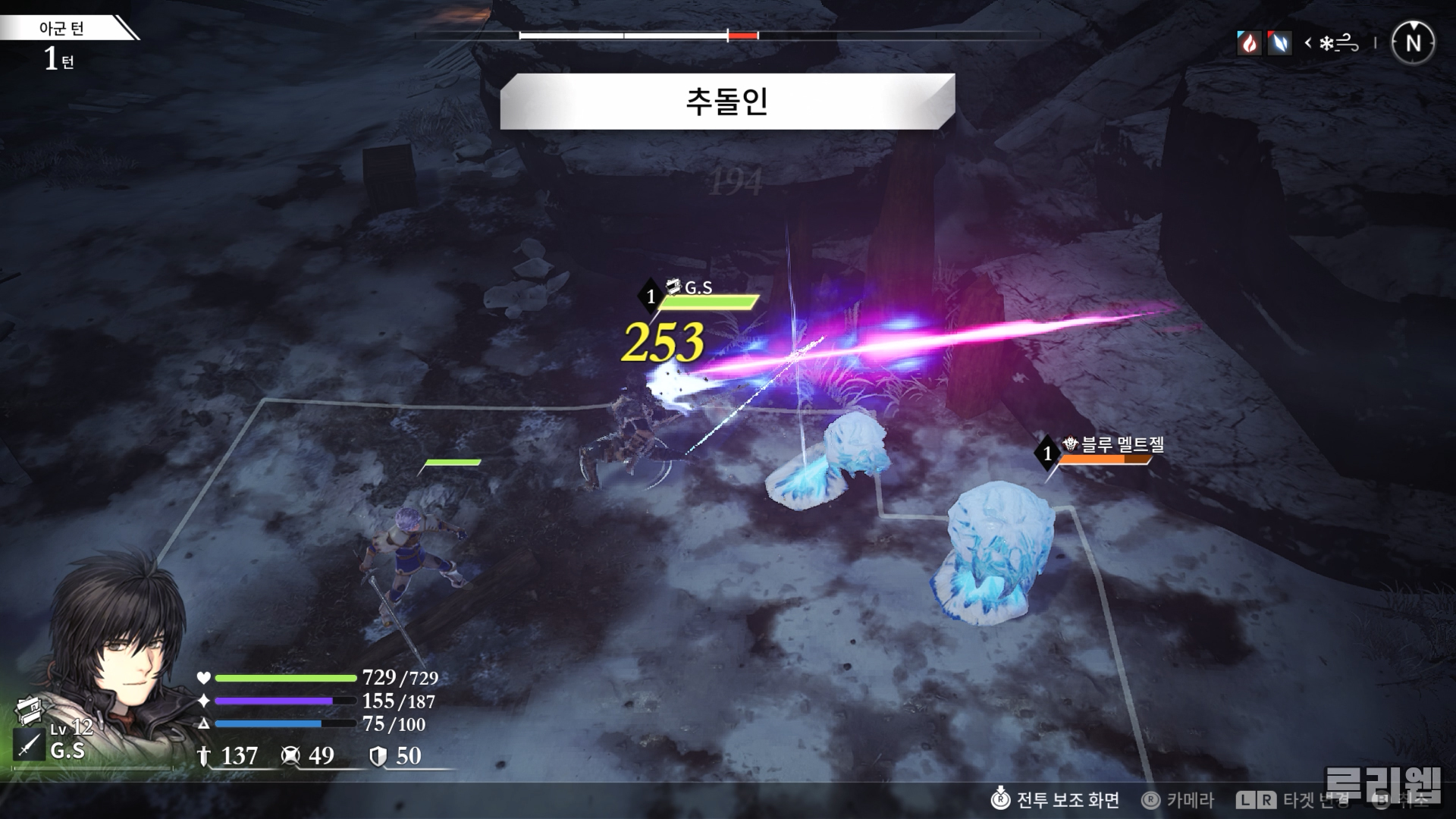1456x819 pixels.
Task: Select the red flame element icon
Action: pos(1248,43)
